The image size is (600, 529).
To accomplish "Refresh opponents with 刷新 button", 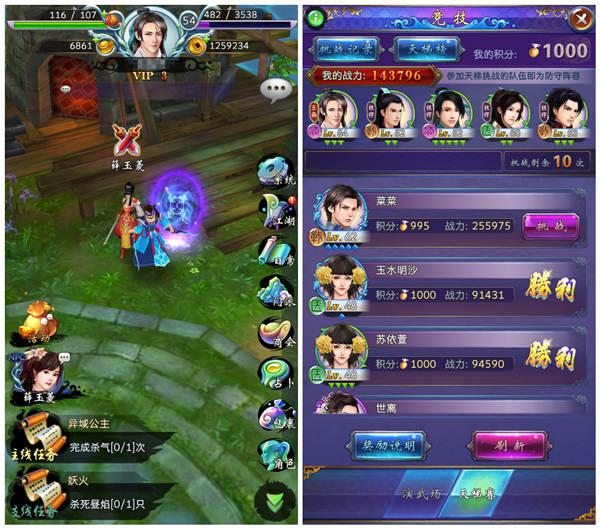I will click(x=511, y=445).
